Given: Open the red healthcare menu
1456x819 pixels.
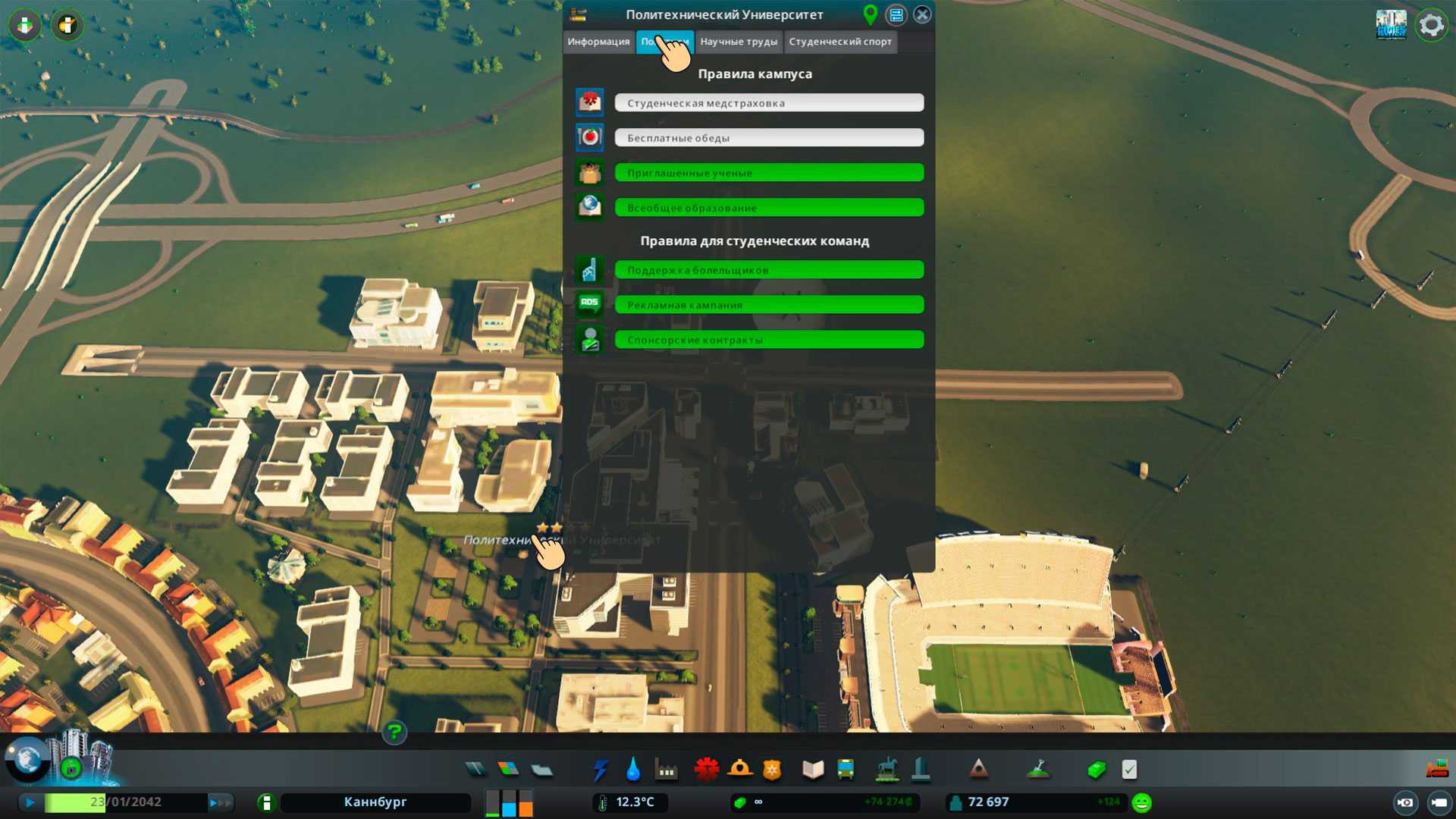Looking at the screenshot, I should point(706,770).
